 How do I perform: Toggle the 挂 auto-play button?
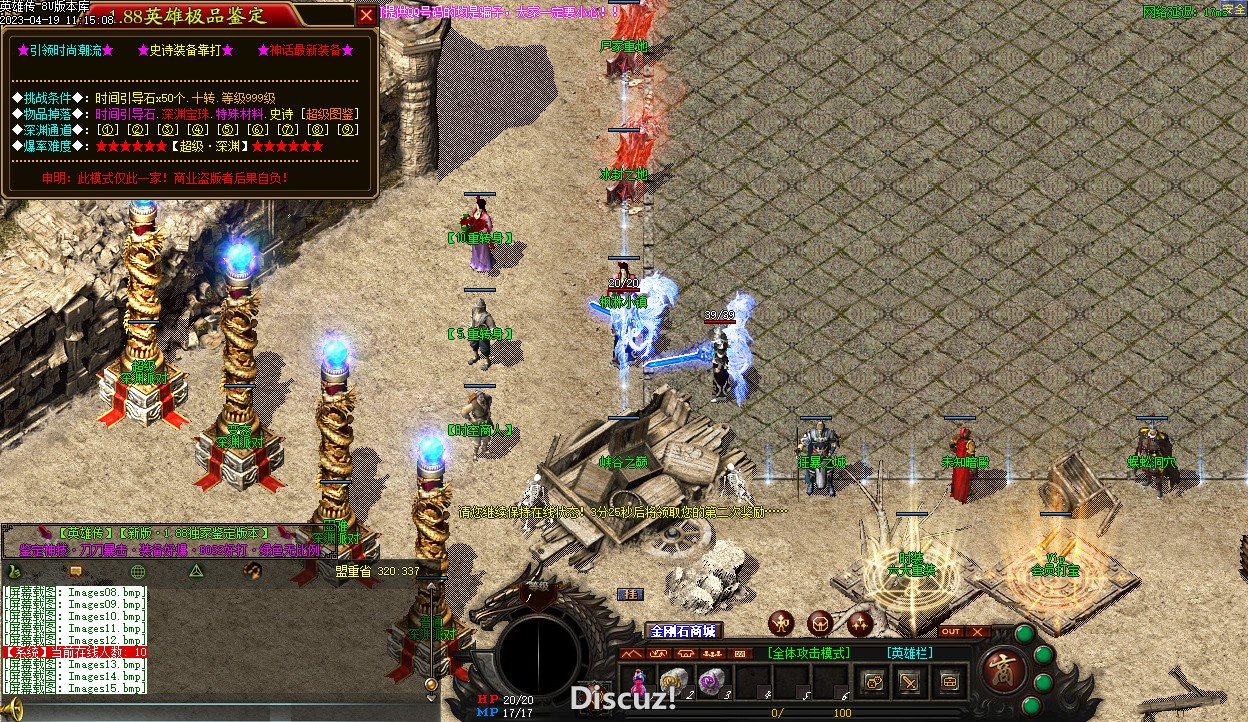coord(630,594)
